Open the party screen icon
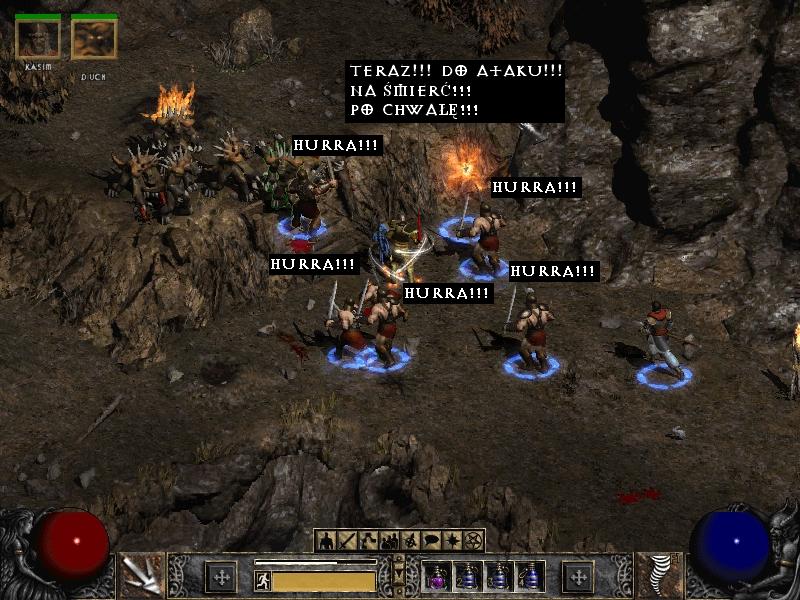The image size is (800, 600). pos(389,541)
